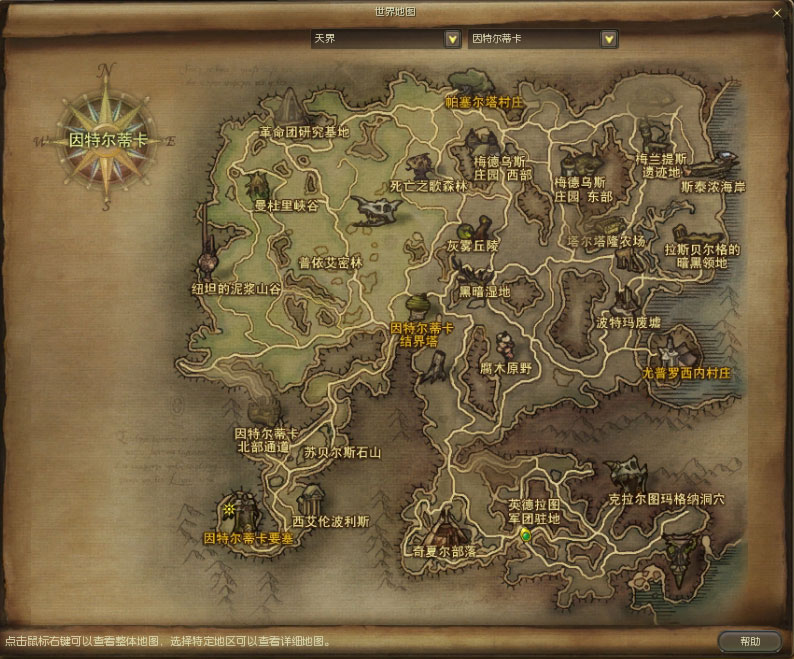Choose the 斯泰浓海岸 map area
Screen dimensions: 794x659
pyautogui.click(x=712, y=186)
